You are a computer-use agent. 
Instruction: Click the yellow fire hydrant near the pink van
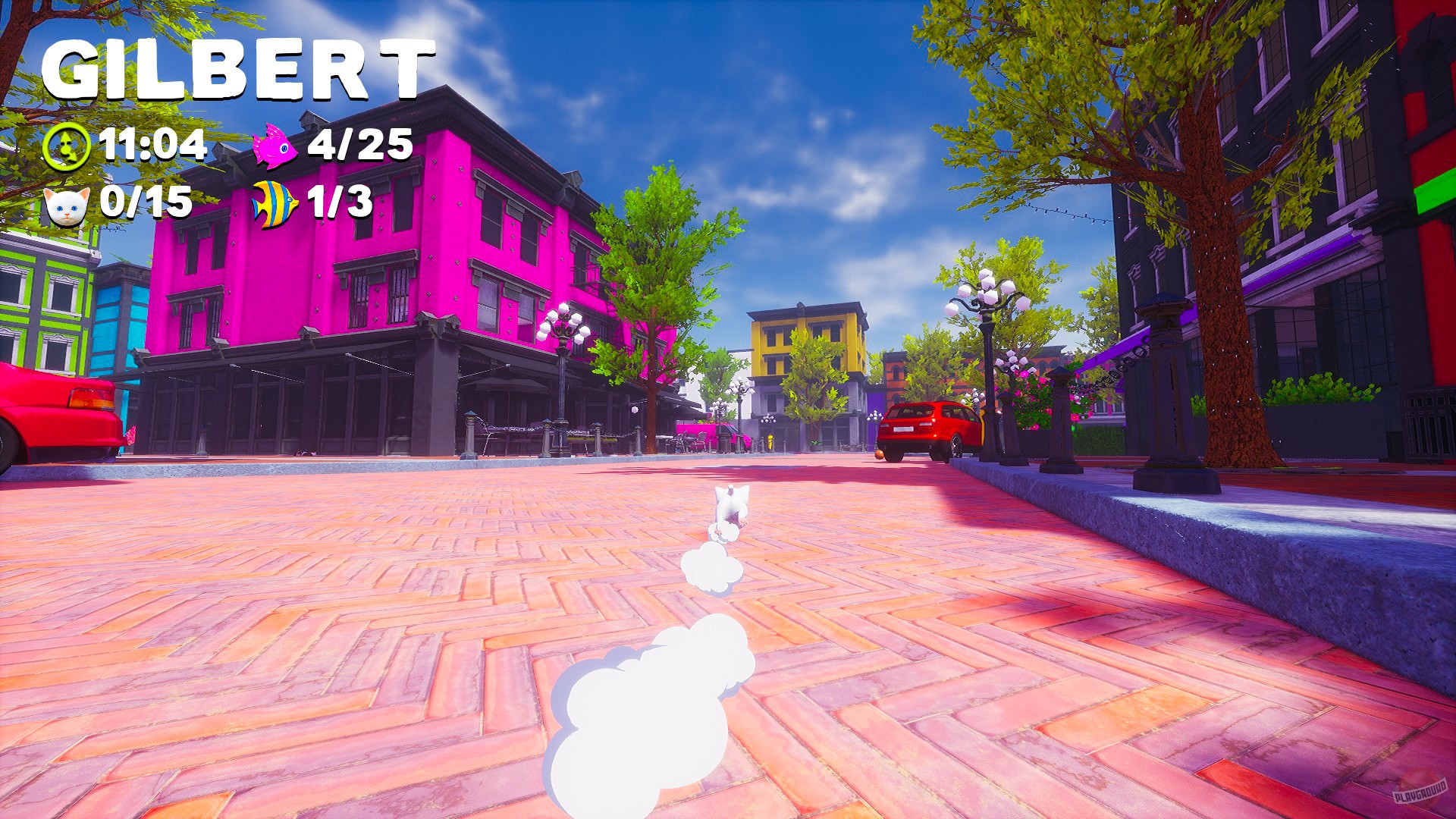(x=770, y=444)
